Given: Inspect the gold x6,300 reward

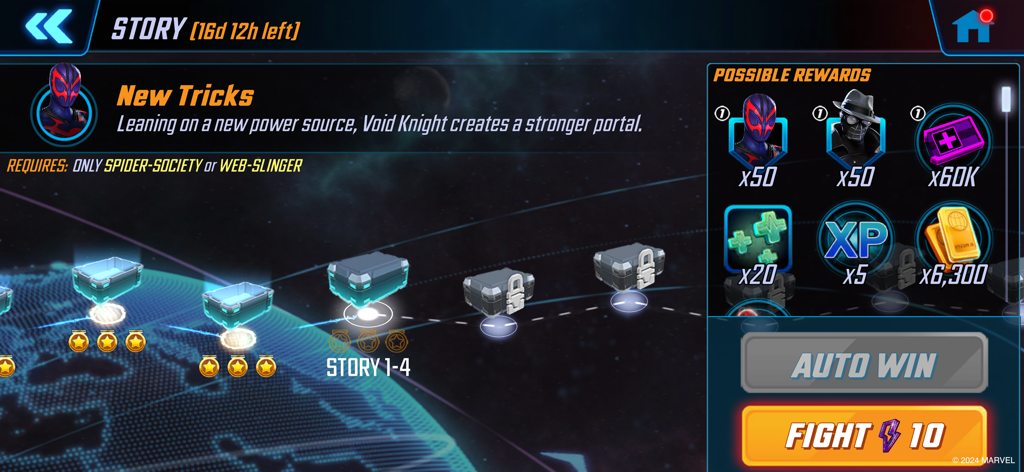Looking at the screenshot, I should click(x=952, y=238).
